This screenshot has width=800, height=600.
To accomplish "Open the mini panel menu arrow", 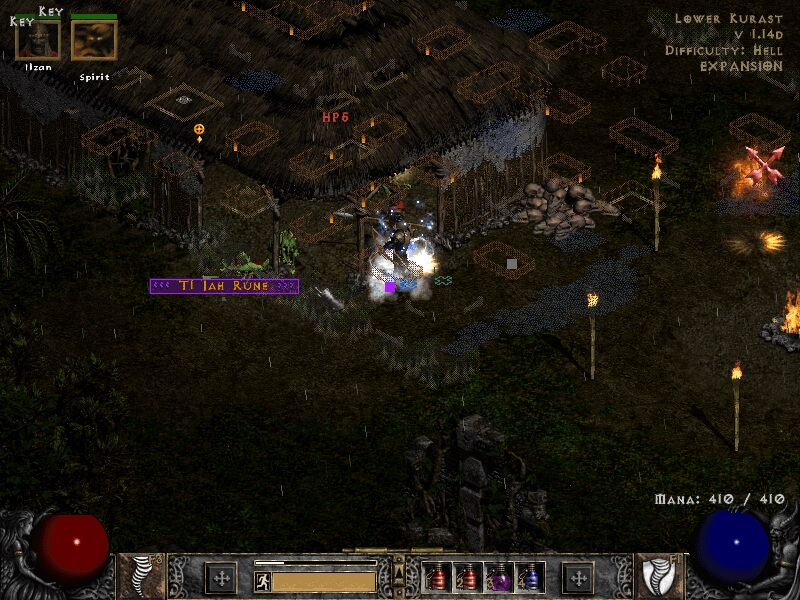I will (x=399, y=570).
